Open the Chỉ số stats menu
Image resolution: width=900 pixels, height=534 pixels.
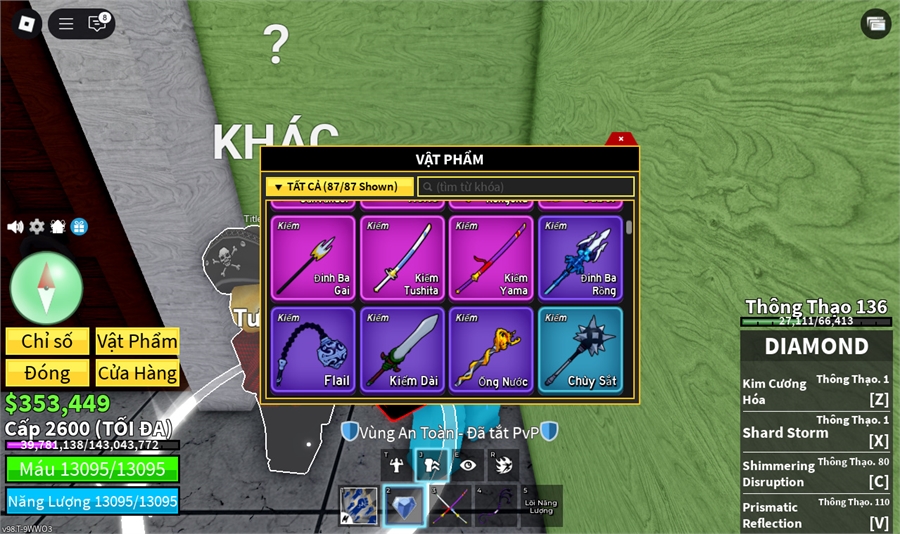pyautogui.click(x=47, y=341)
